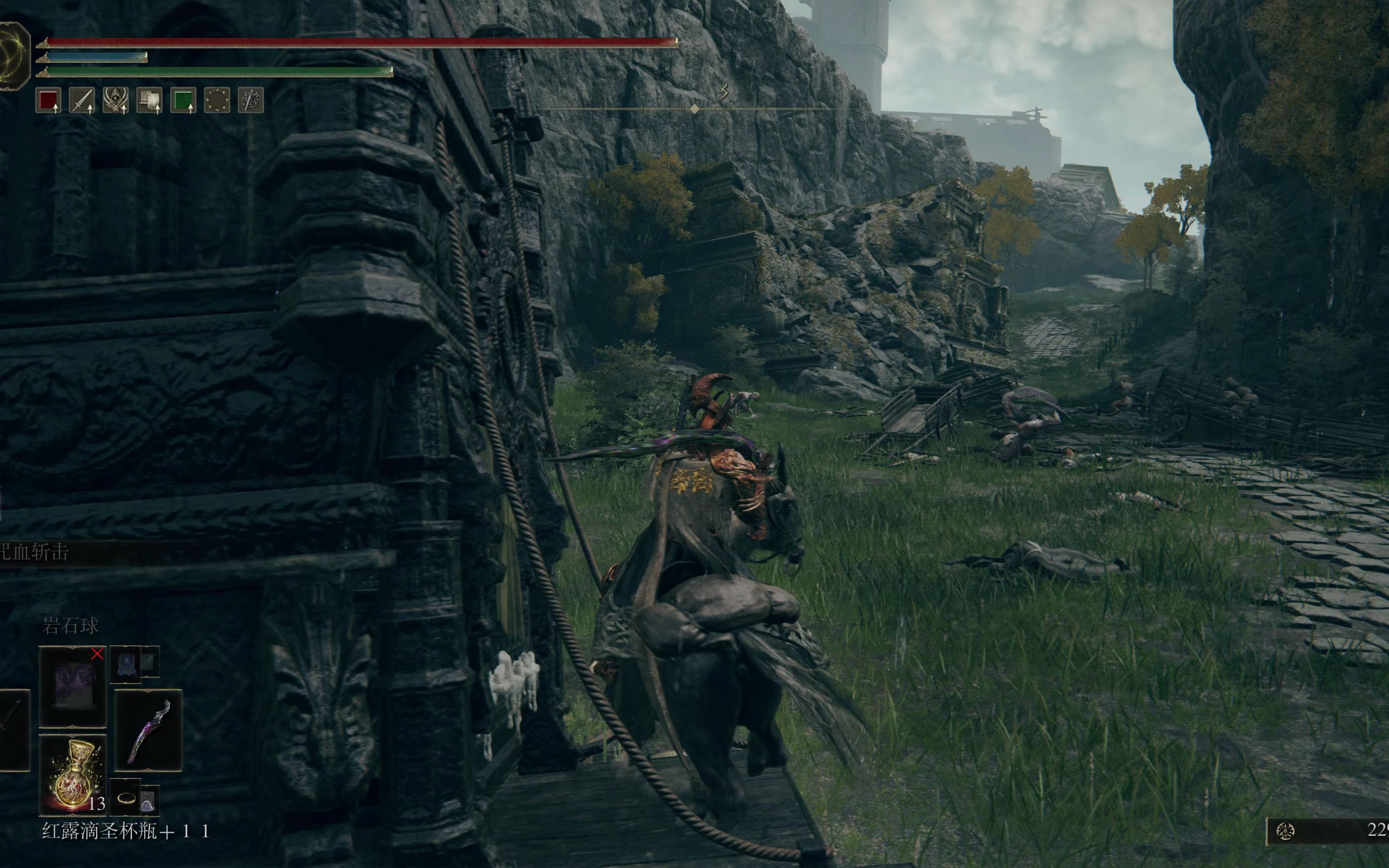
Task: Select the red health buff status icon
Action: [x=48, y=100]
